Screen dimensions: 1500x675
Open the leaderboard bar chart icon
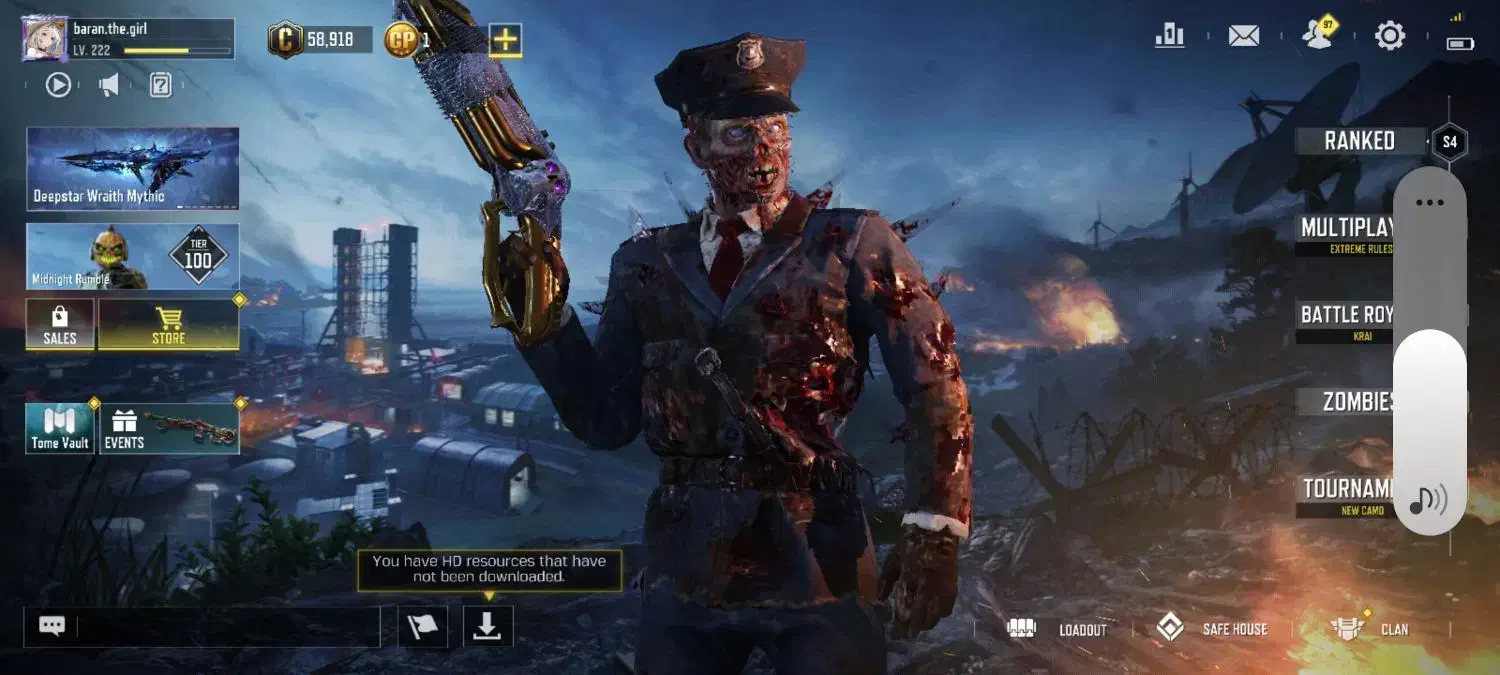(x=1169, y=37)
